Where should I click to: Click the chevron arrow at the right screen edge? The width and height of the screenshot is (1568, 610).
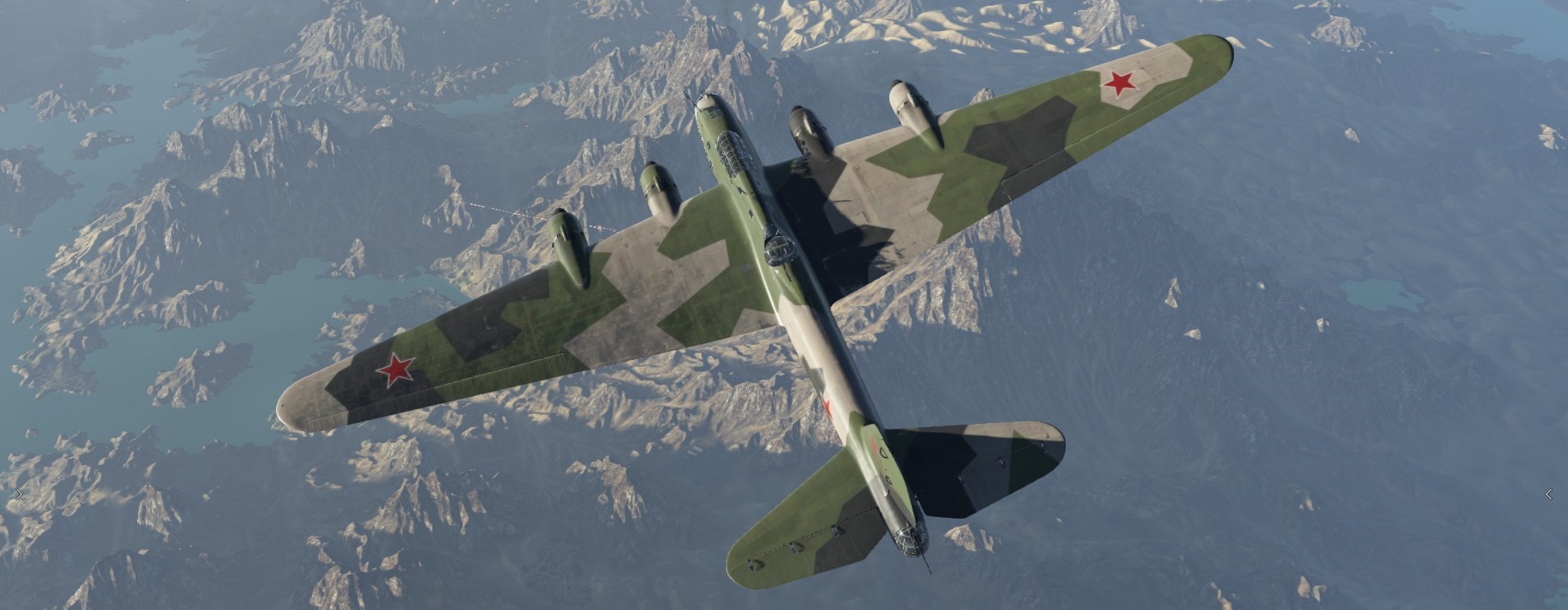1548,494
